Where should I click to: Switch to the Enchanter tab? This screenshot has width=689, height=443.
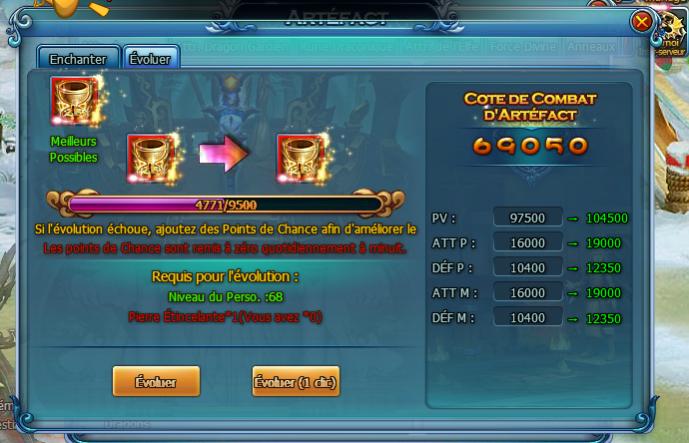click(x=78, y=59)
